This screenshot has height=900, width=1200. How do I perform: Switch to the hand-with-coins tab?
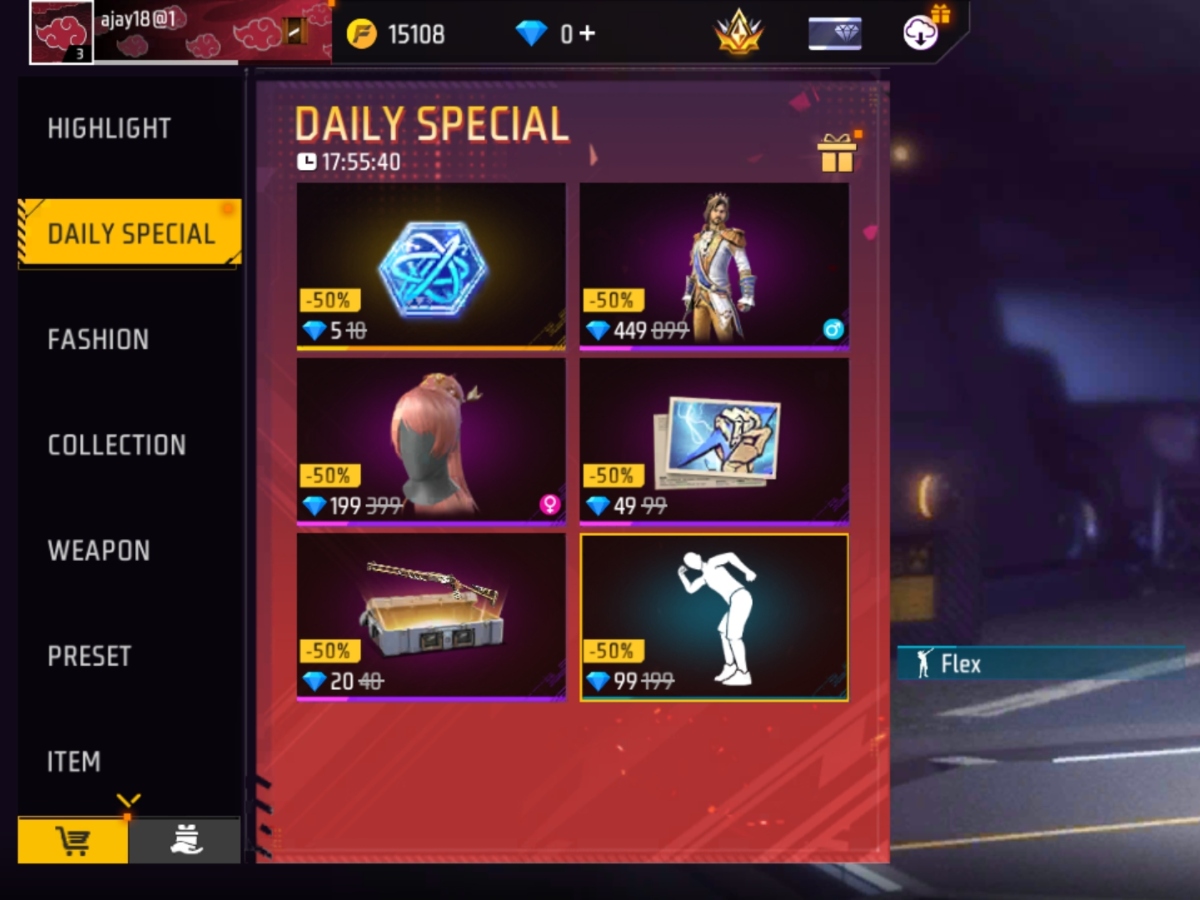tap(185, 841)
